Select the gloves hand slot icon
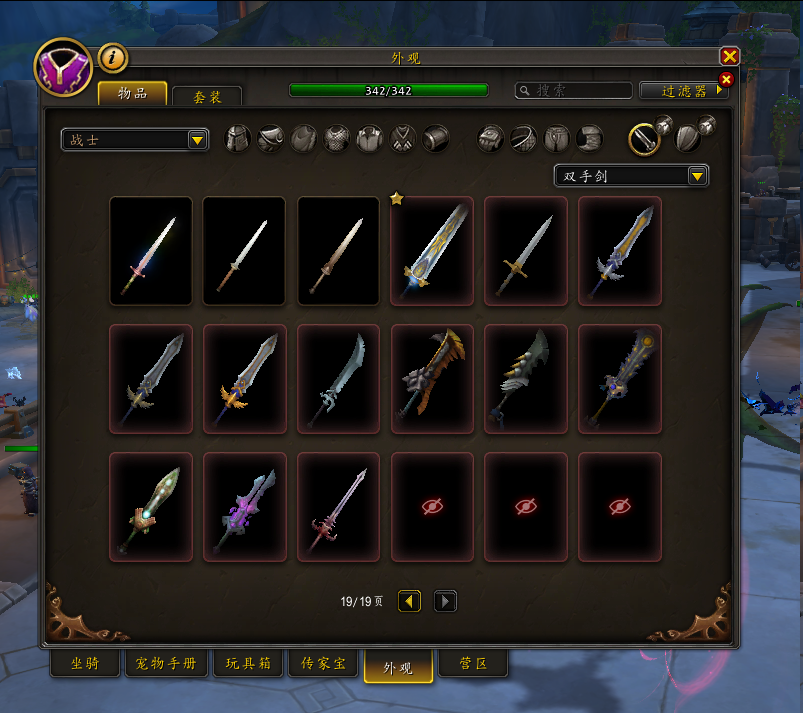This screenshot has width=803, height=713. (490, 139)
